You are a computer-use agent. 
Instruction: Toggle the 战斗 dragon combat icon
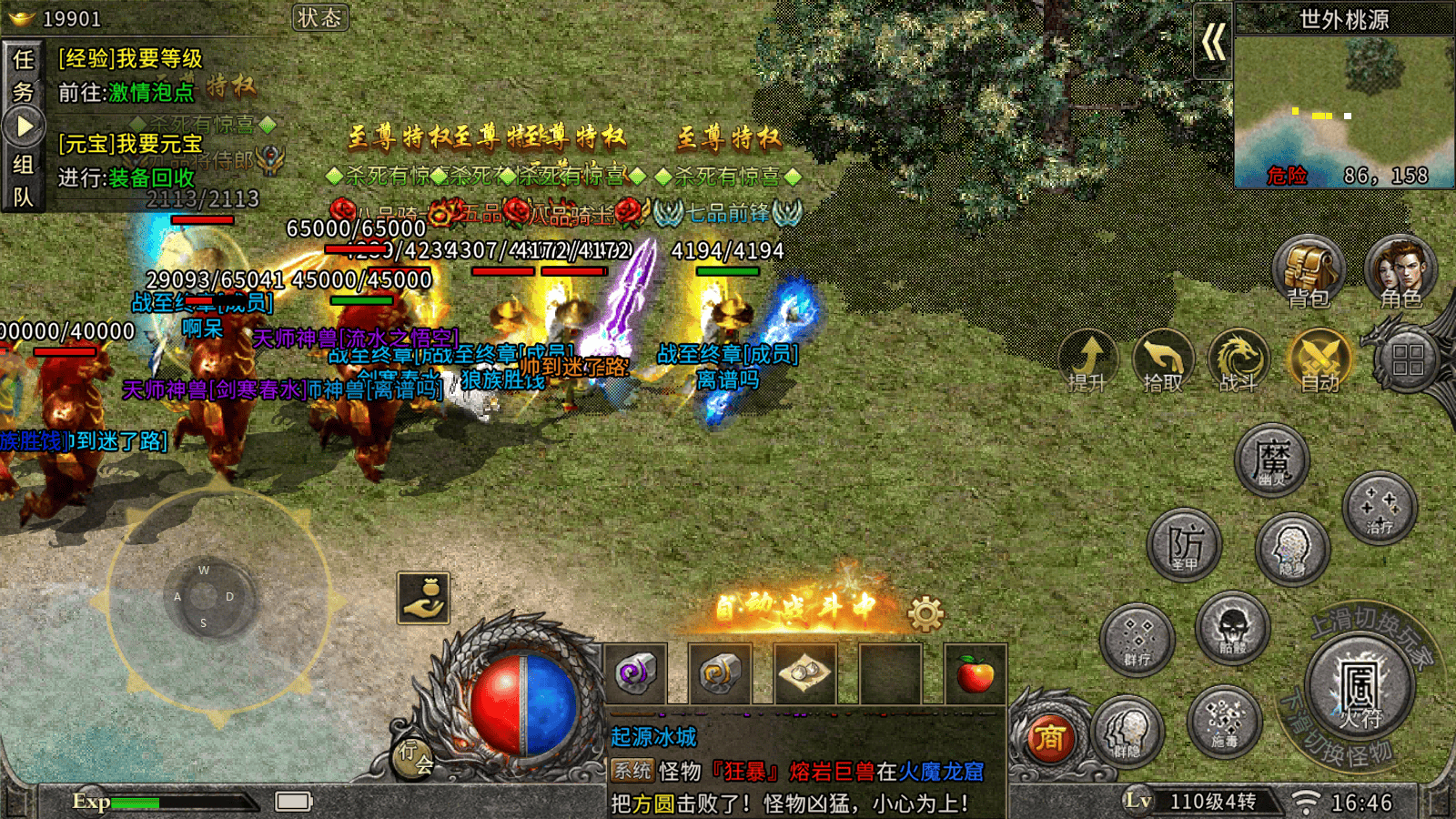coord(1239,360)
